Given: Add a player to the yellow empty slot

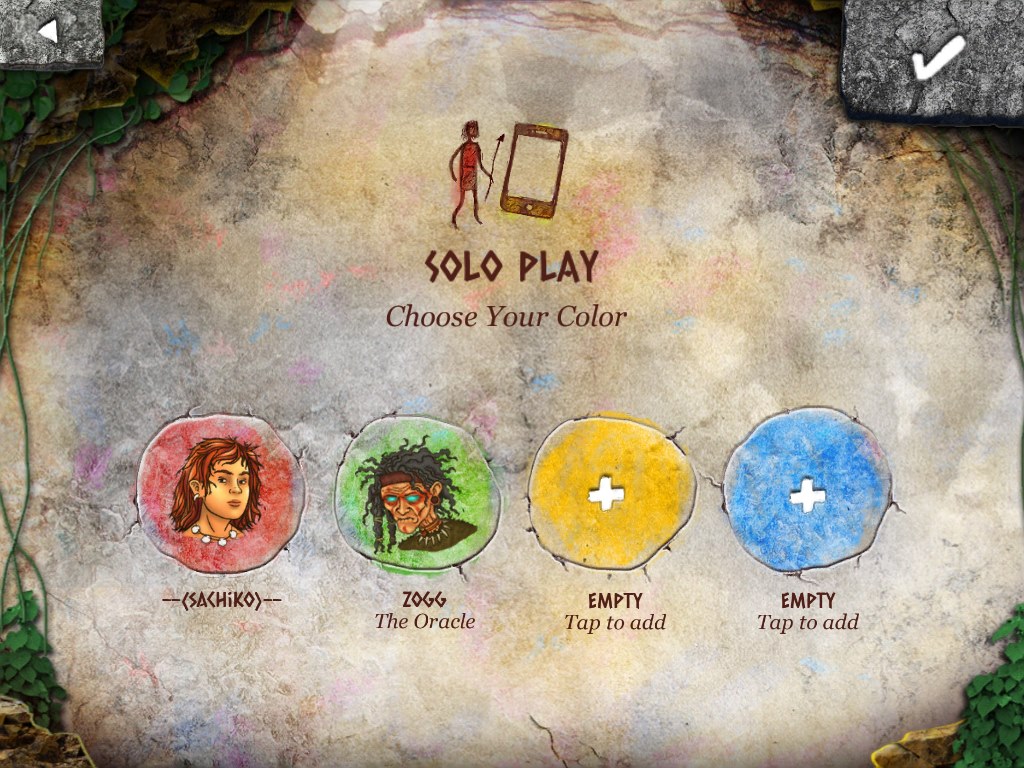Looking at the screenshot, I should (611, 493).
